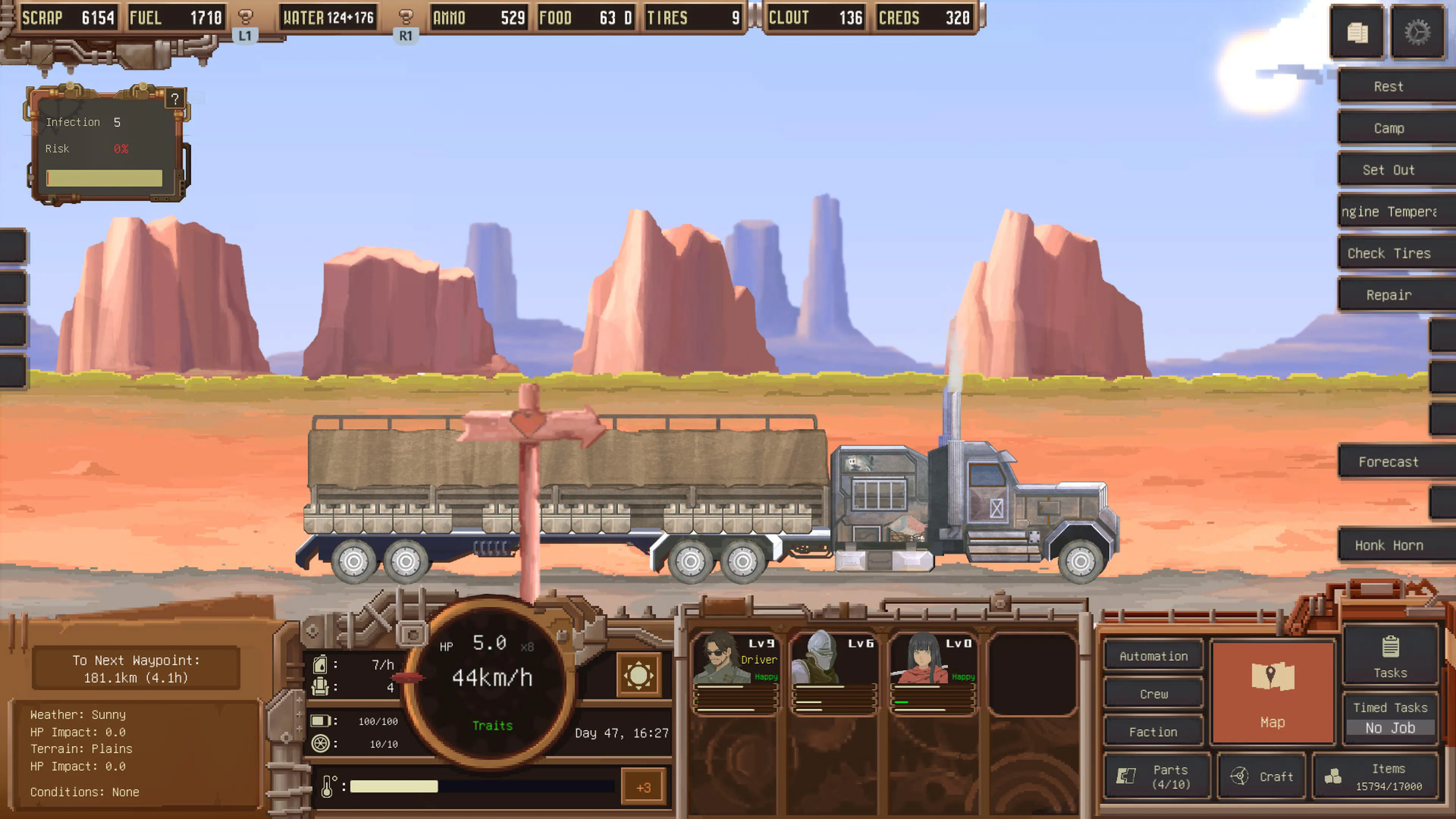Open settings via the gear icon

click(1419, 32)
